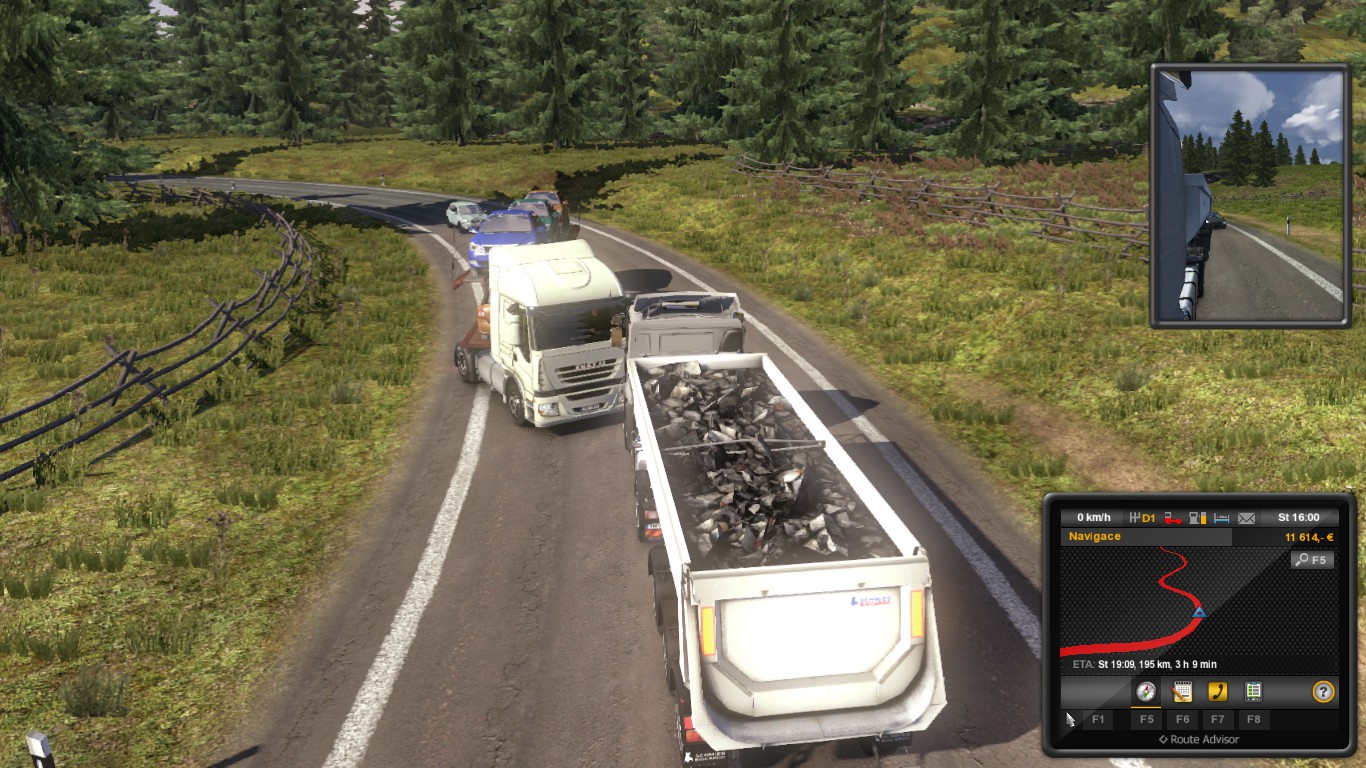The height and width of the screenshot is (768, 1366).
Task: Click the bed rest status icon
Action: 1222,518
